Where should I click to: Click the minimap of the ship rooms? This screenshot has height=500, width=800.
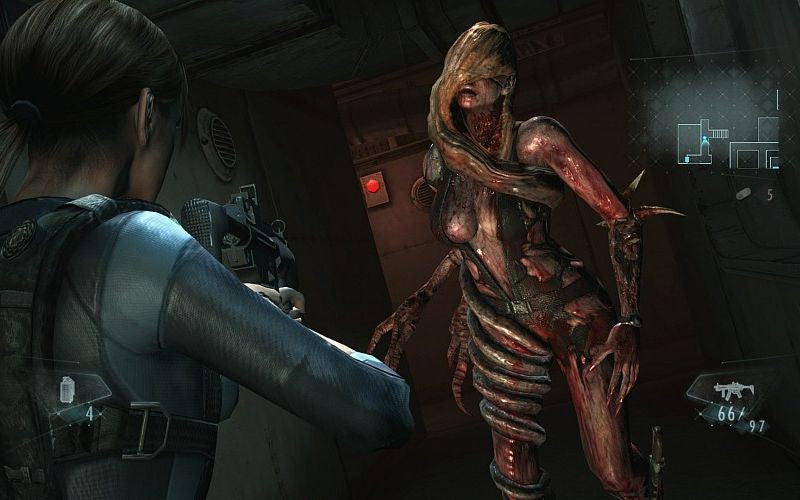coord(727,139)
